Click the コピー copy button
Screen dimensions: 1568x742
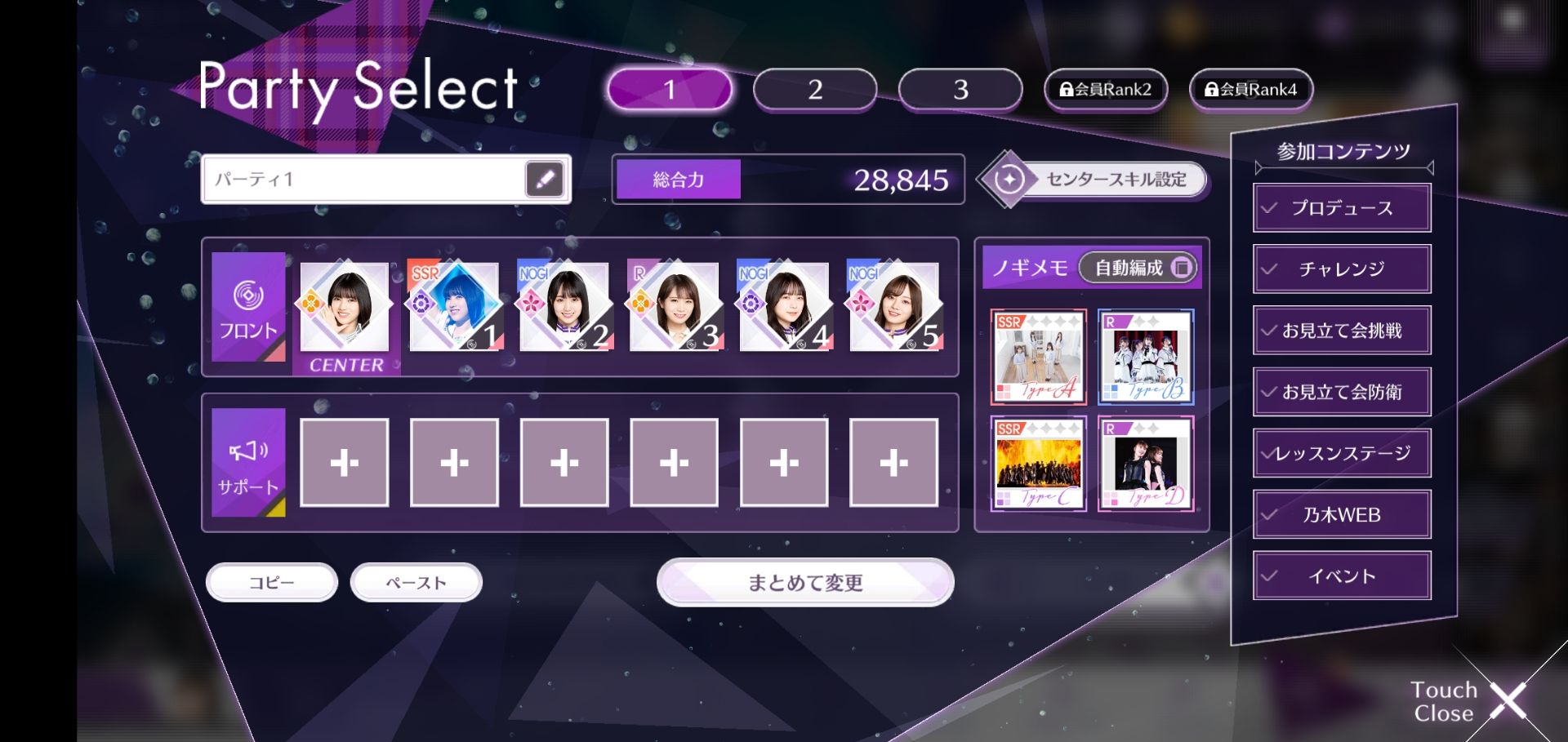point(272,583)
